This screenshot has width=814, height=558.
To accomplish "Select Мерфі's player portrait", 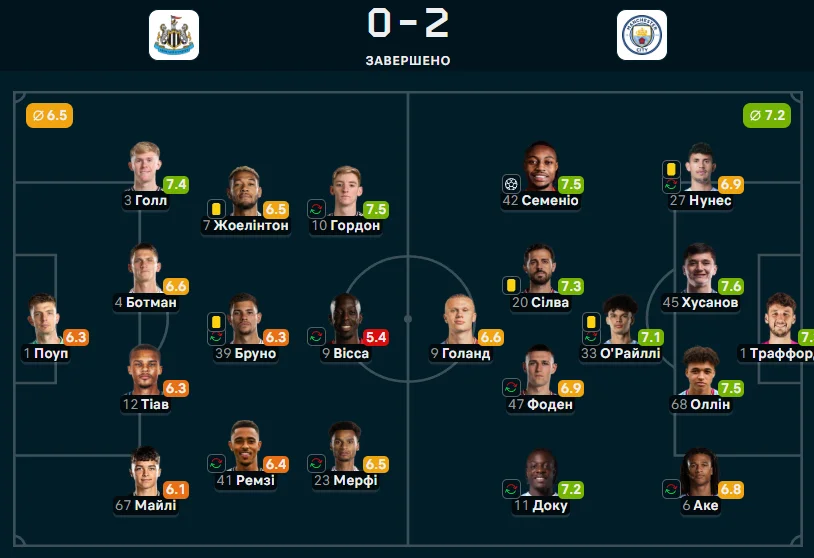I will (x=346, y=446).
